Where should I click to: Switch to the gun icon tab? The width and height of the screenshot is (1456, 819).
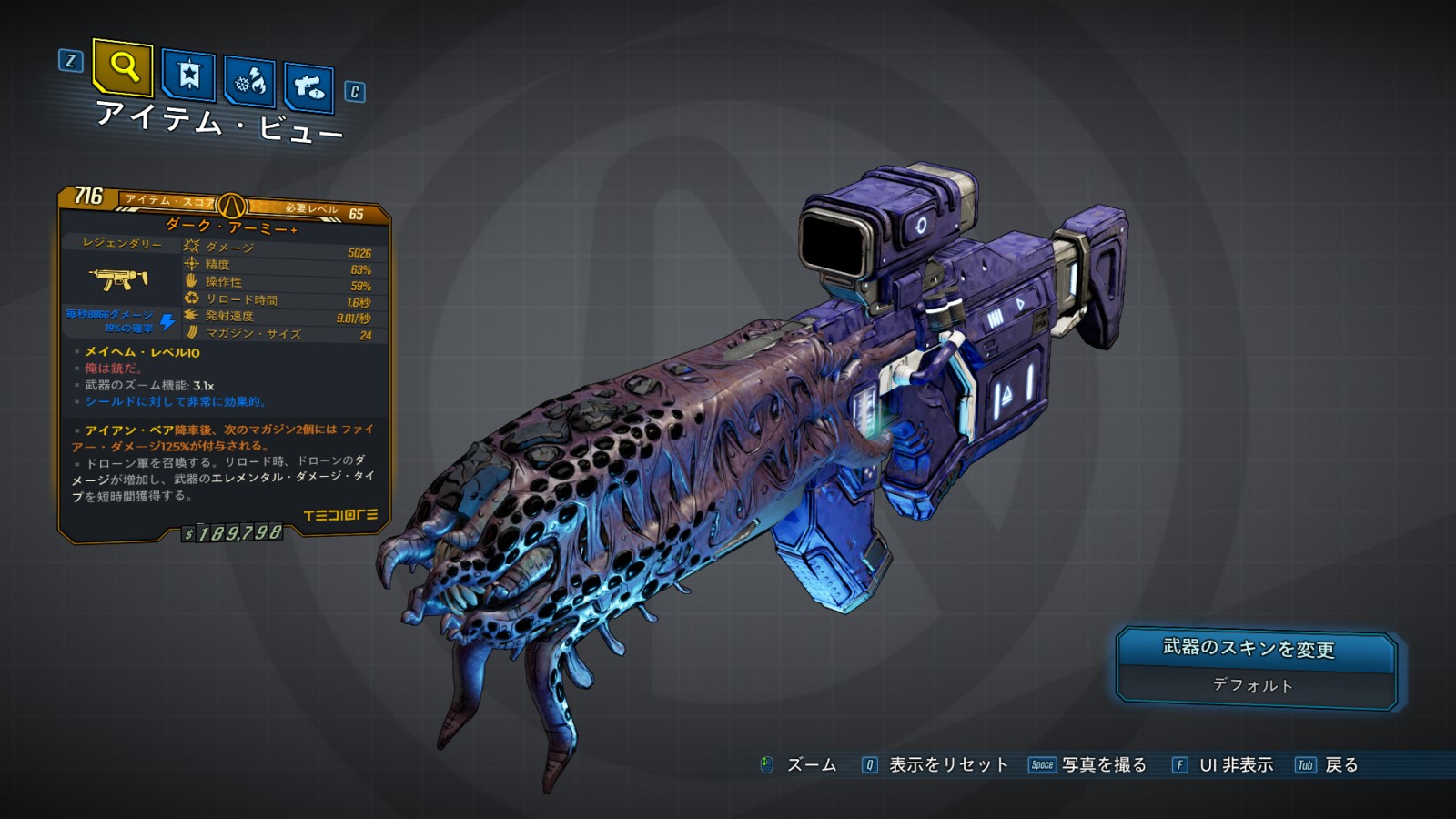click(x=308, y=87)
